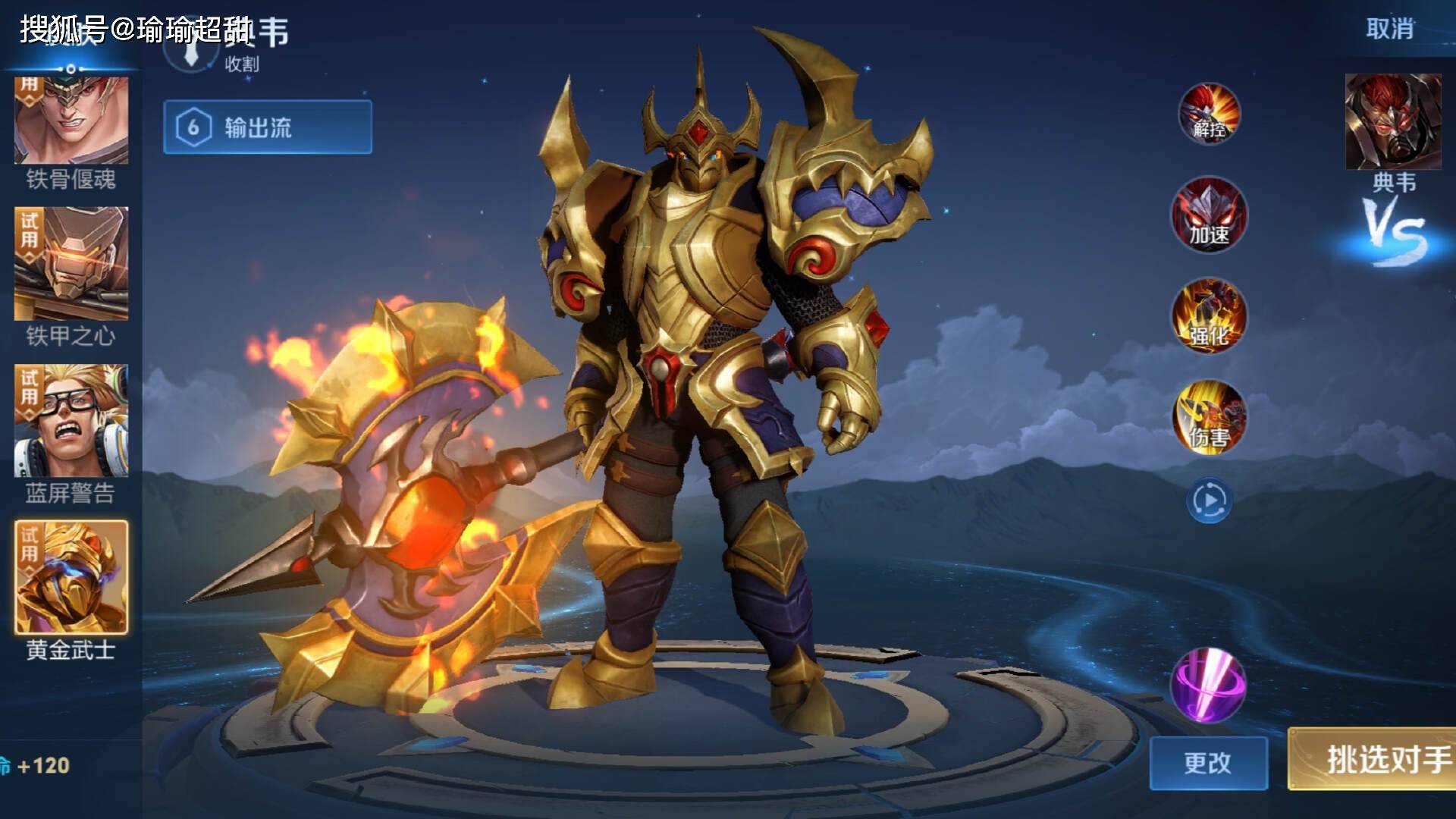Check the 伤害 damage skill icon
Image resolution: width=1456 pixels, height=819 pixels.
point(1209,417)
